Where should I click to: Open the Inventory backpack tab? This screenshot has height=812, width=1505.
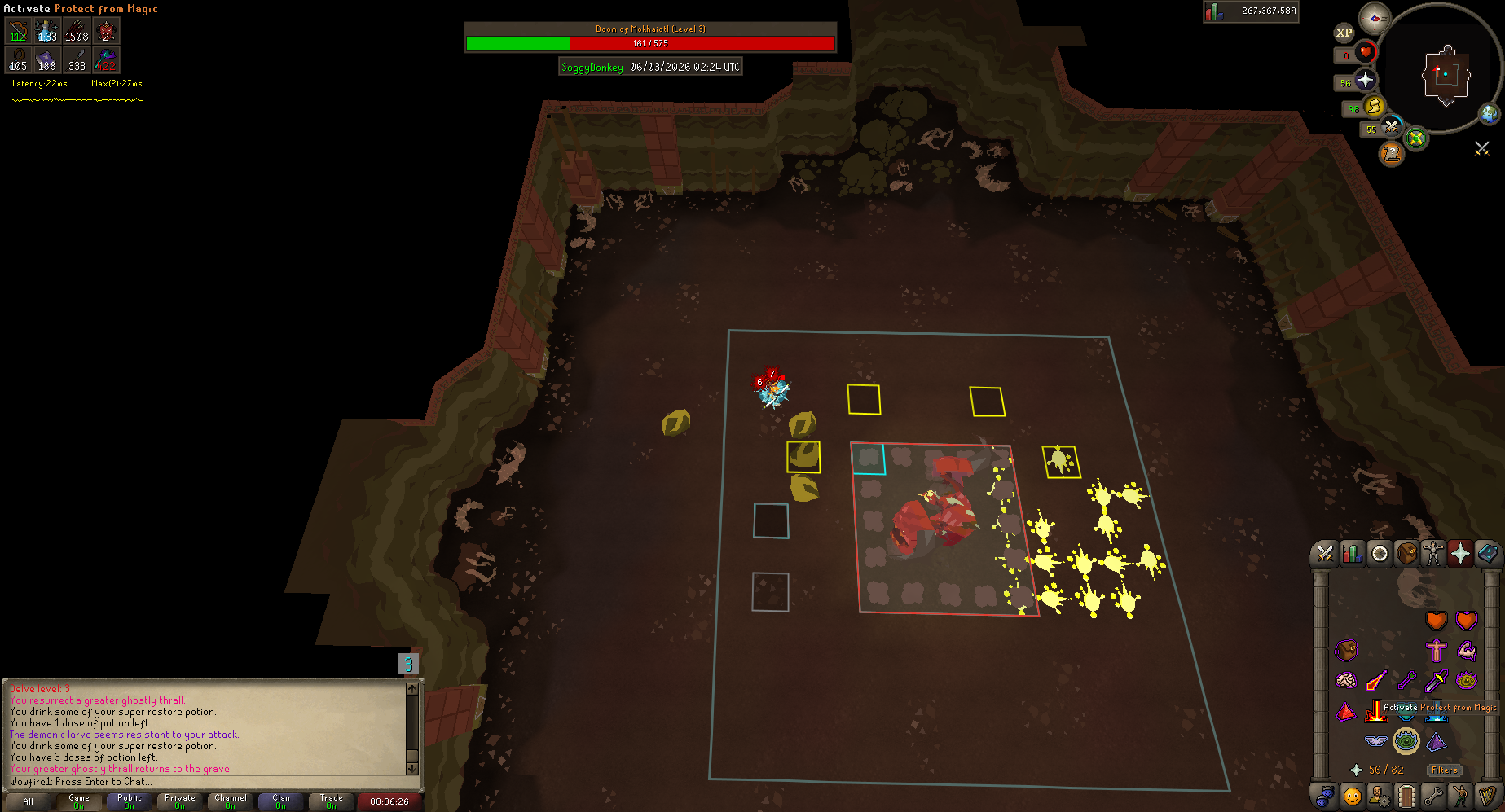click(x=1406, y=554)
